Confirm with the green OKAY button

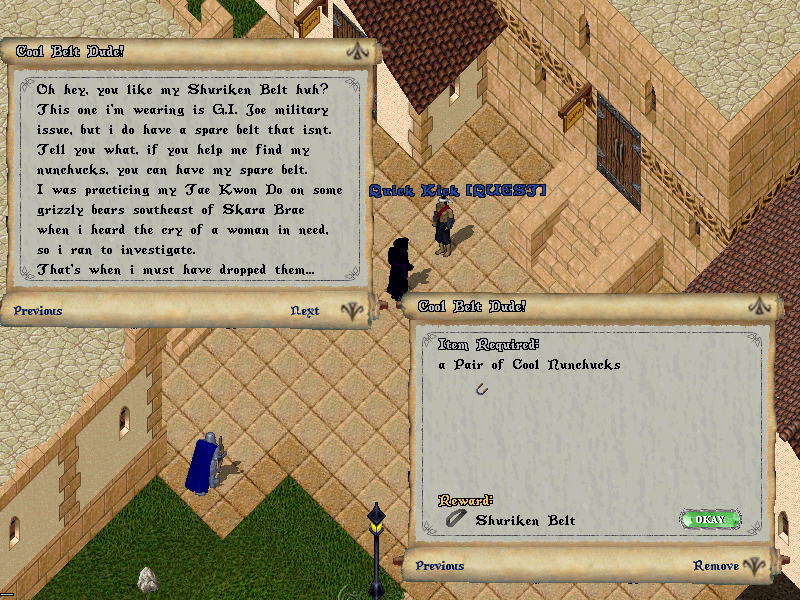click(x=709, y=519)
